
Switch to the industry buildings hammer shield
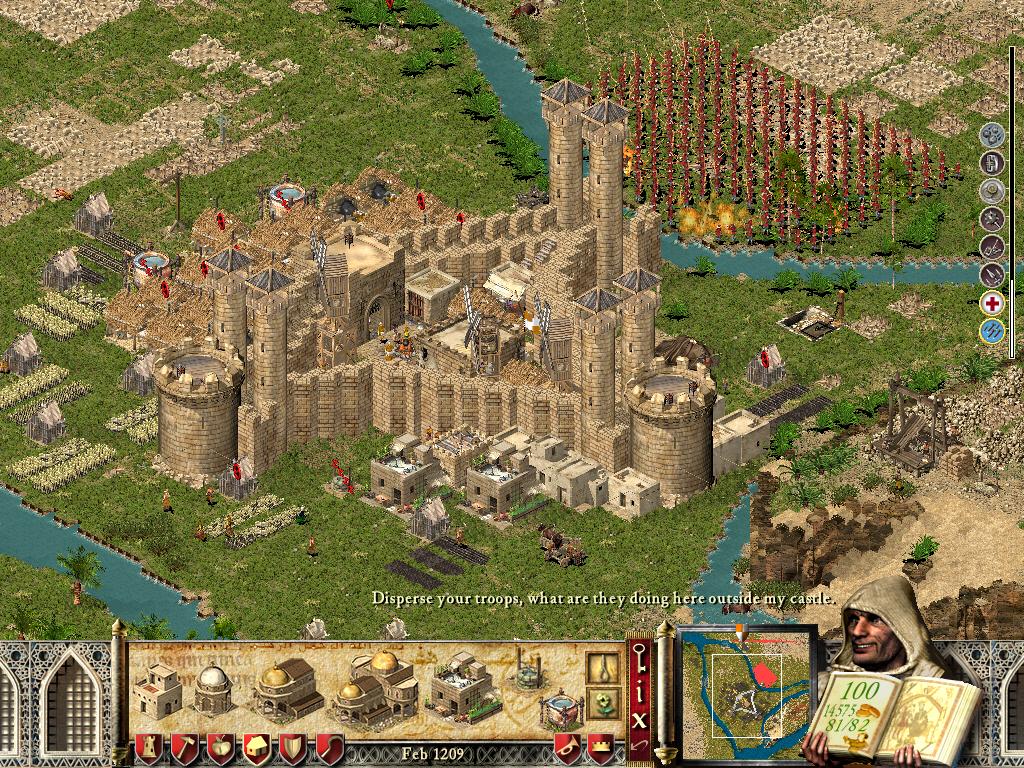pyautogui.click(x=185, y=747)
